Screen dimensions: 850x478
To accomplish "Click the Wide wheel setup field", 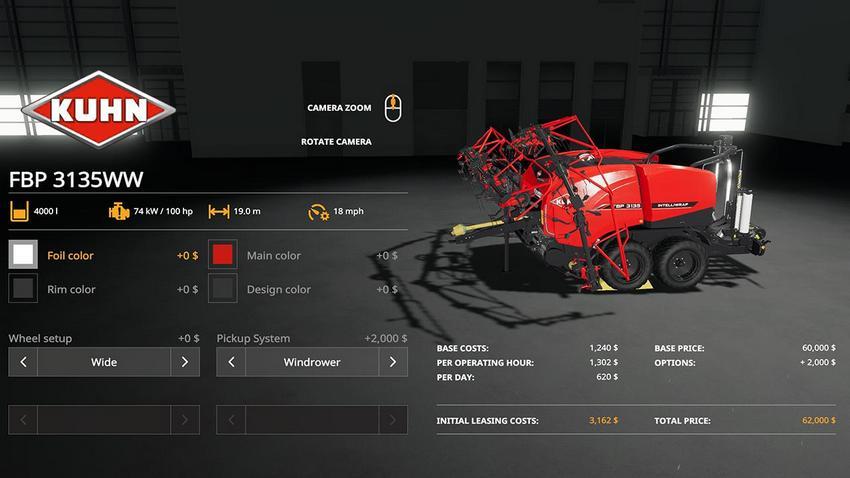I will [x=104, y=362].
